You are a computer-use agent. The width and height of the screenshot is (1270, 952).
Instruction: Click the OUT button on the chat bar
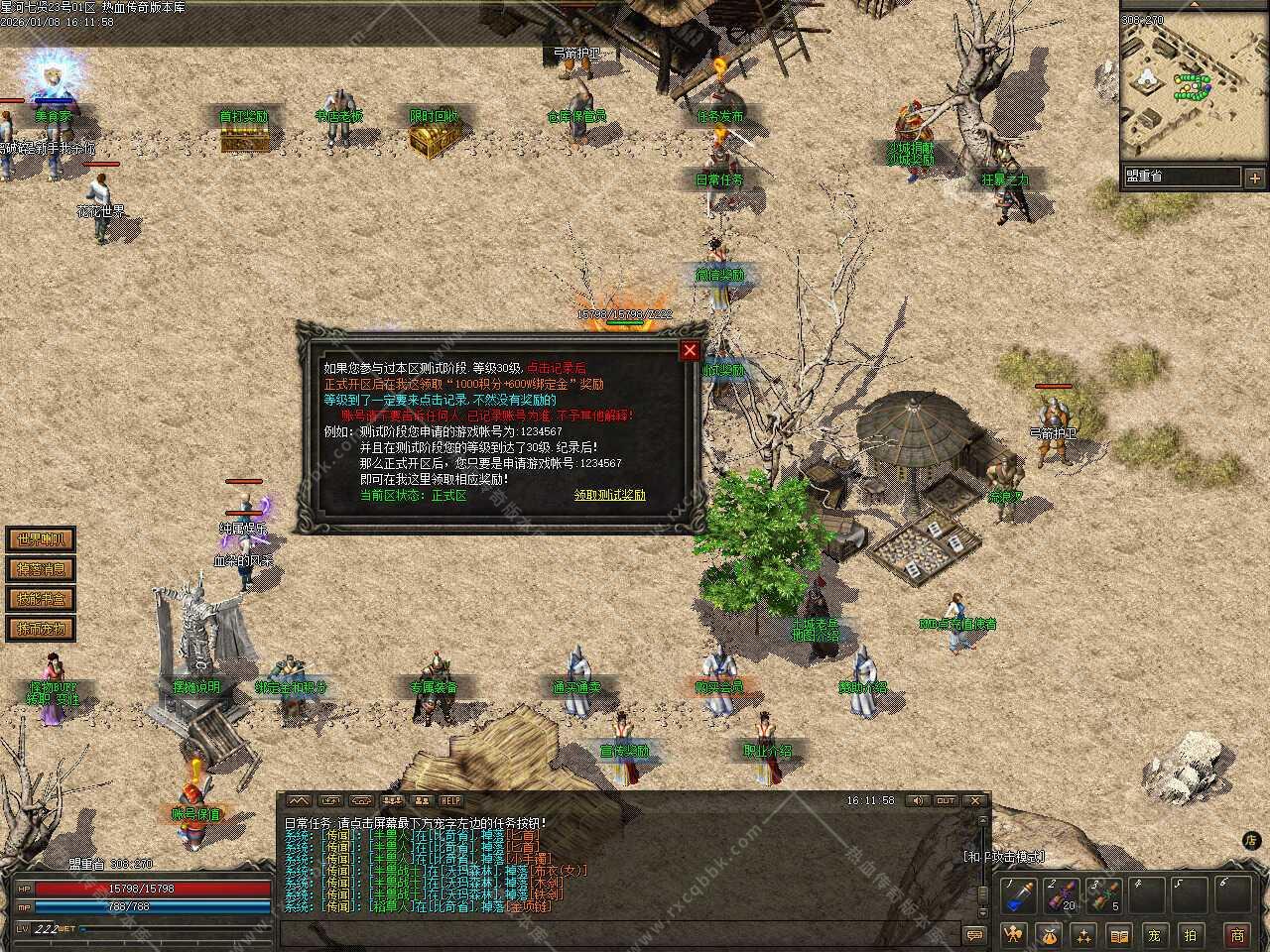pyautogui.click(x=946, y=800)
